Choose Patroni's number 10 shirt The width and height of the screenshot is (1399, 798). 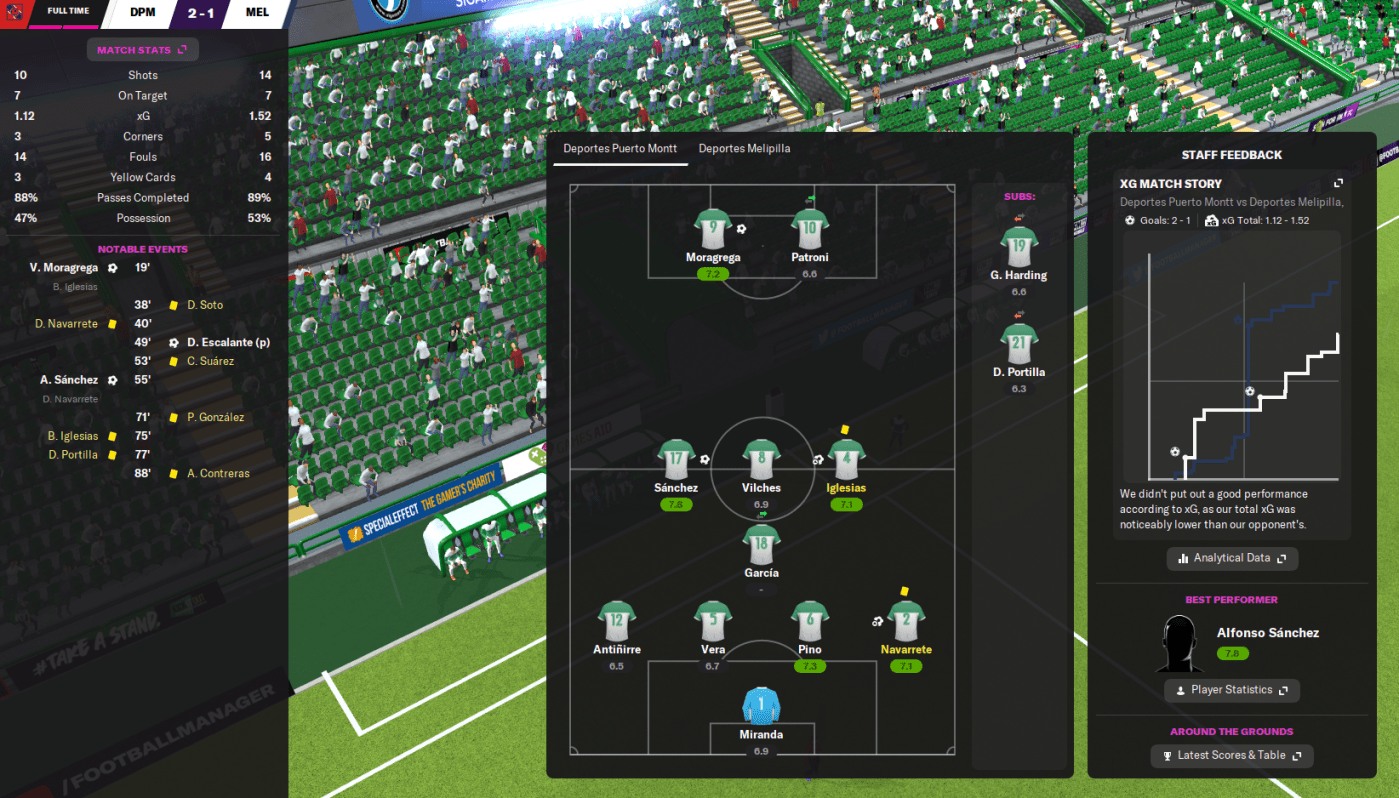(x=809, y=229)
